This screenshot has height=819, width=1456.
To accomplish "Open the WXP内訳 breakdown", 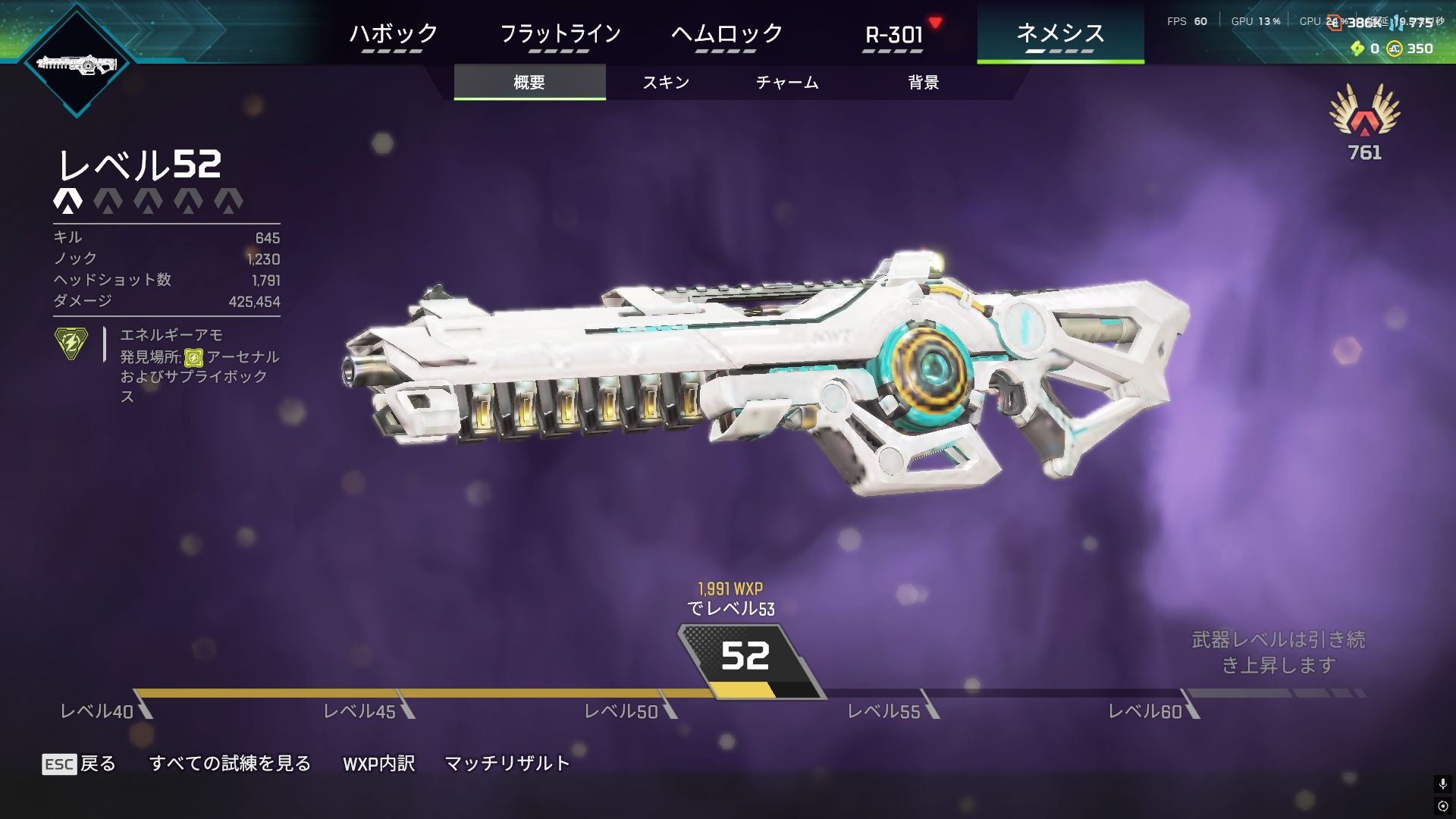I will [x=378, y=764].
